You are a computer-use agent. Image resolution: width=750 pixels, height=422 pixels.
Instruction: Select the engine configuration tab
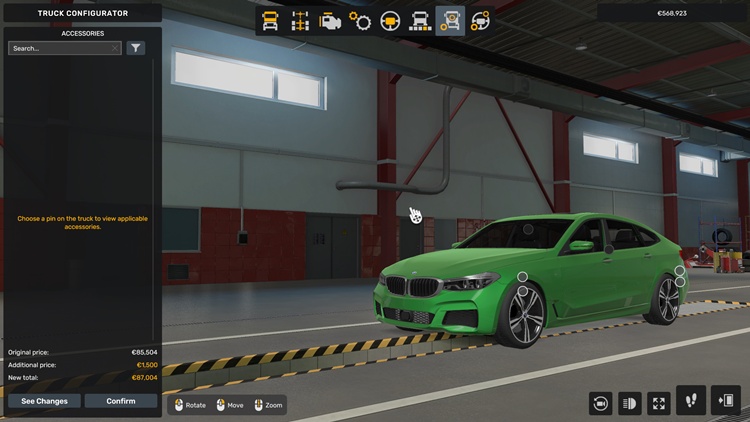[x=330, y=21]
